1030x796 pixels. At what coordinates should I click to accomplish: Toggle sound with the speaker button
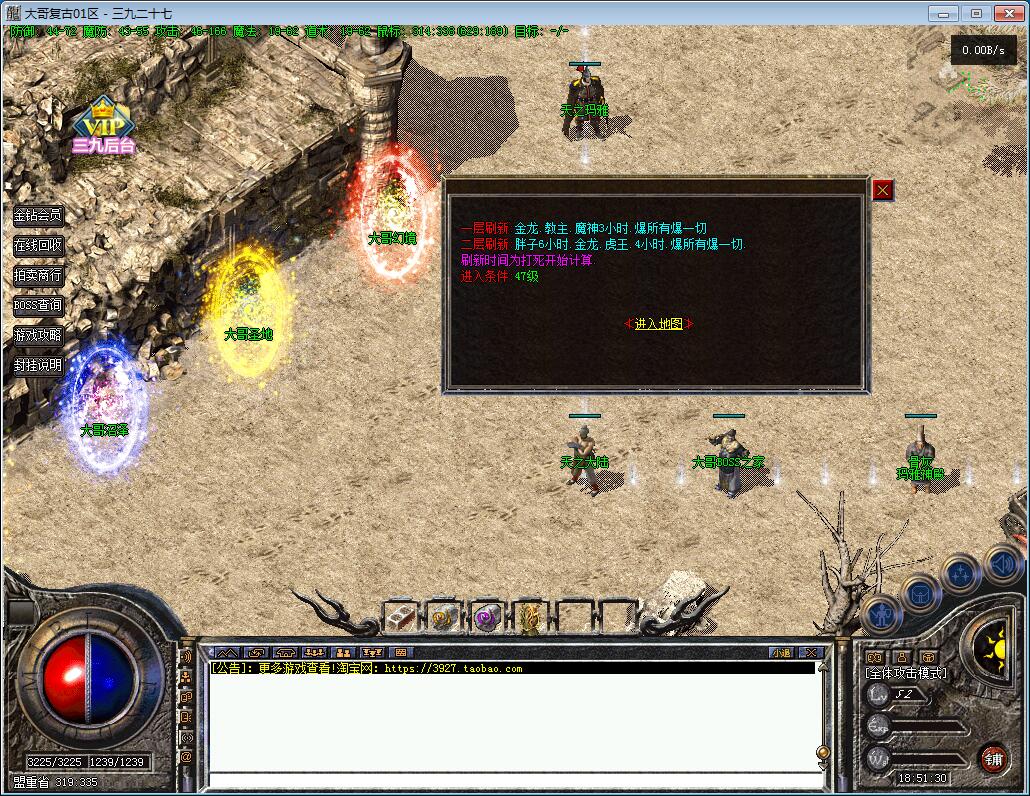tap(1001, 564)
